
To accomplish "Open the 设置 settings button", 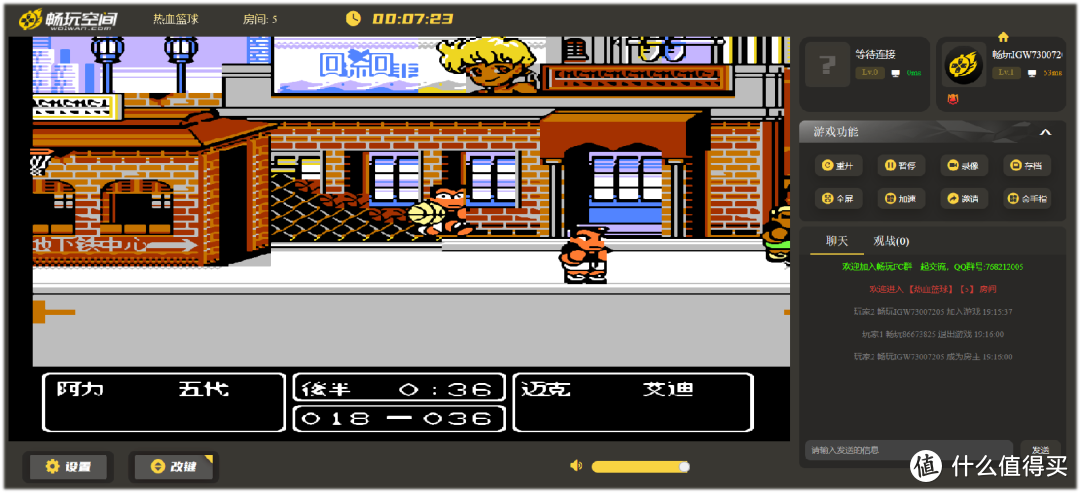I will [x=68, y=467].
